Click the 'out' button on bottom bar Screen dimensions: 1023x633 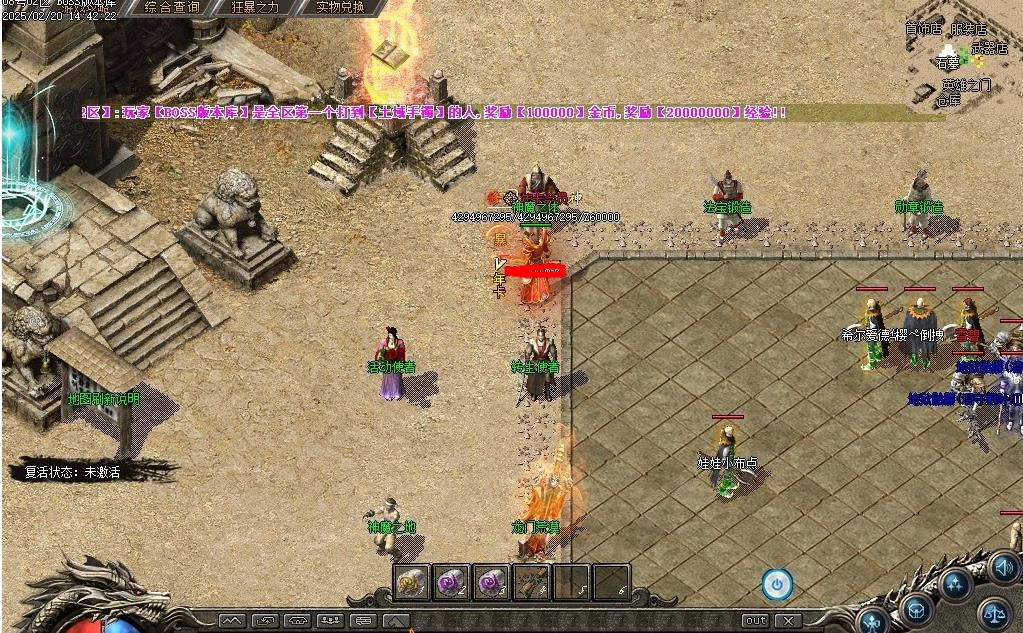click(x=756, y=621)
